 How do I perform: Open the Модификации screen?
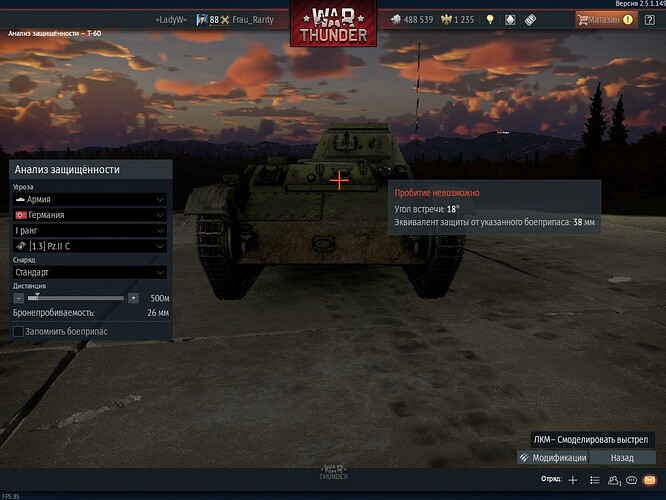point(552,457)
